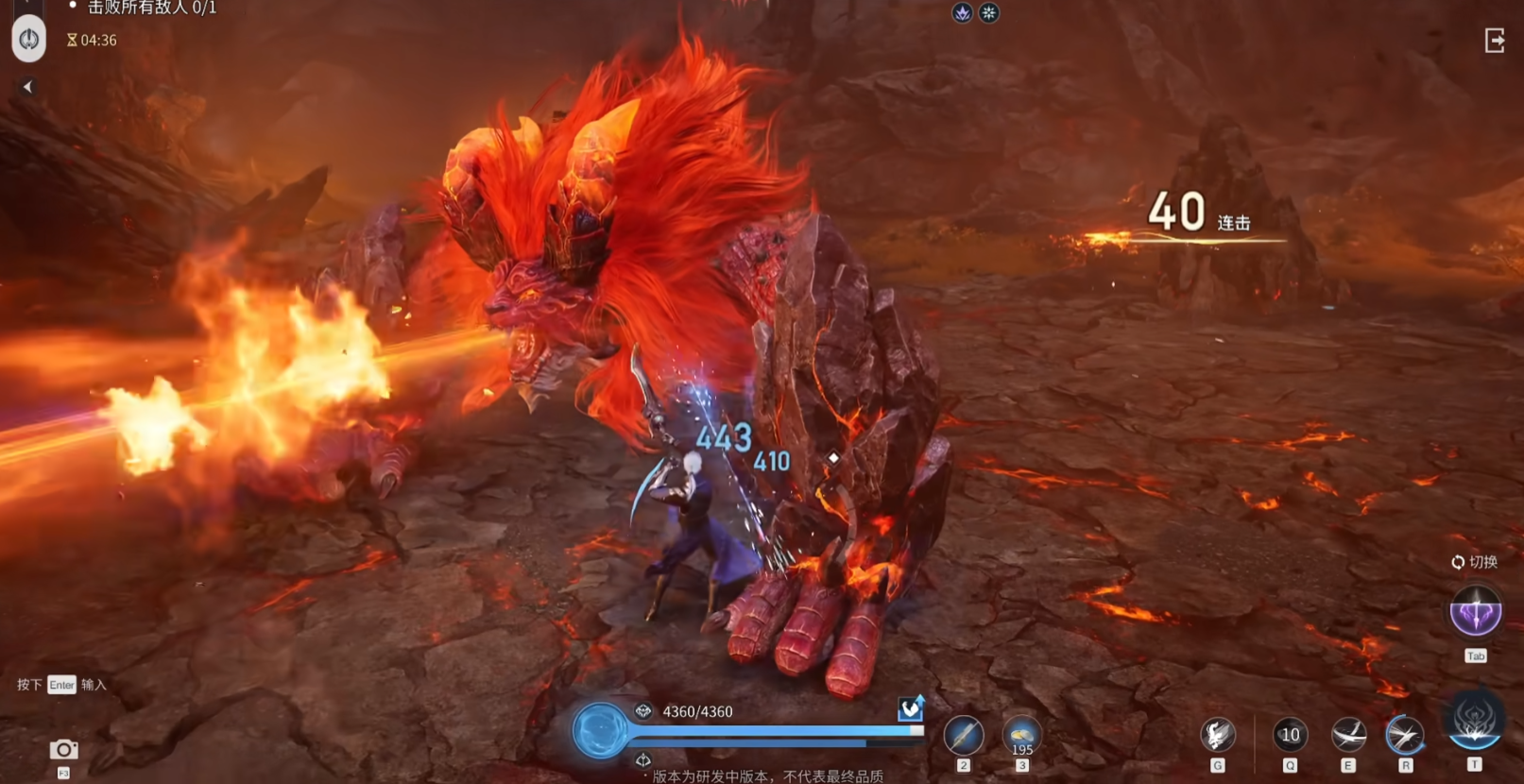Switch weapon using the purple 切换 icon
The width and height of the screenshot is (1524, 784).
pos(1475,611)
